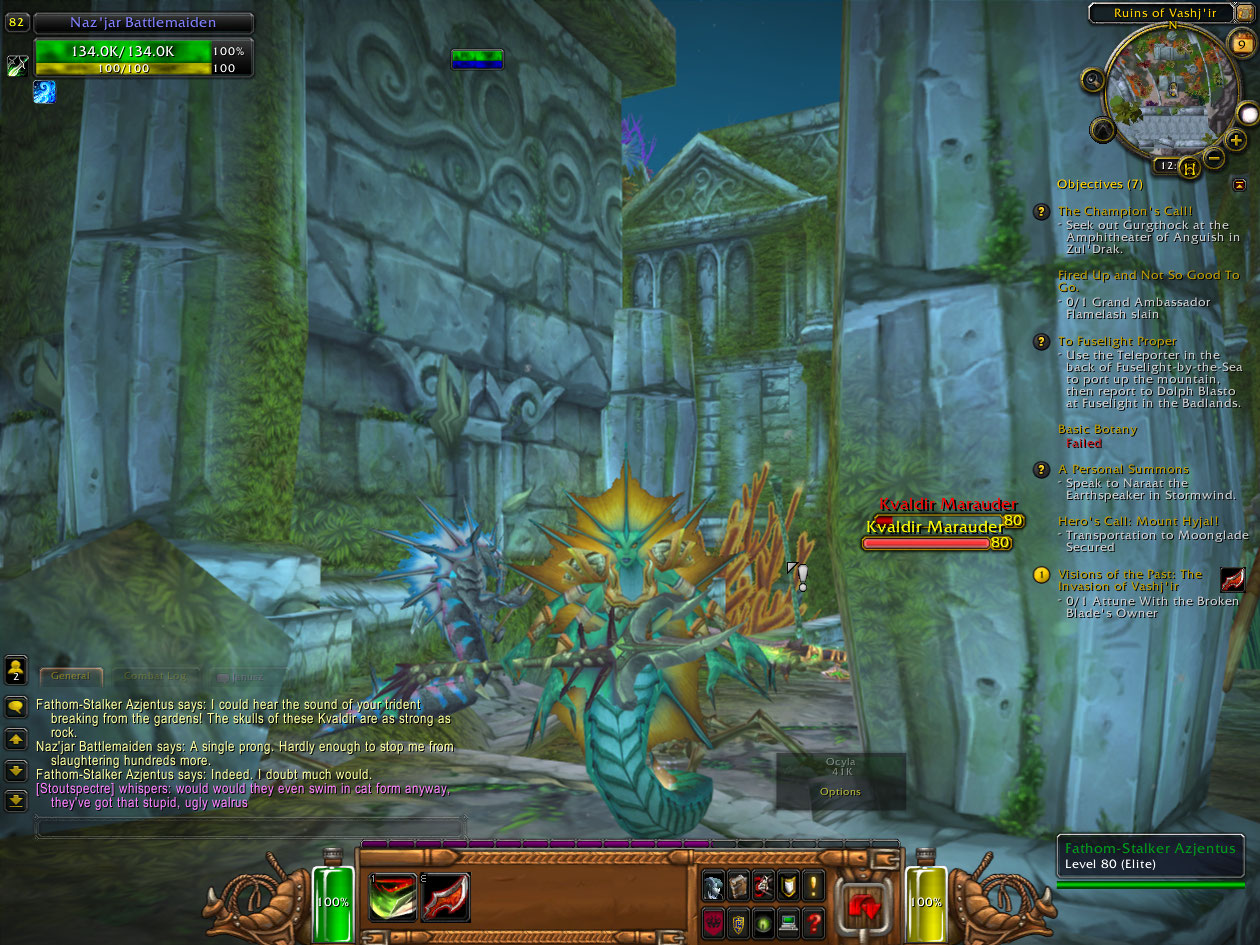The height and width of the screenshot is (945, 1260).
Task: Open the game menu computer icon
Action: (789, 920)
